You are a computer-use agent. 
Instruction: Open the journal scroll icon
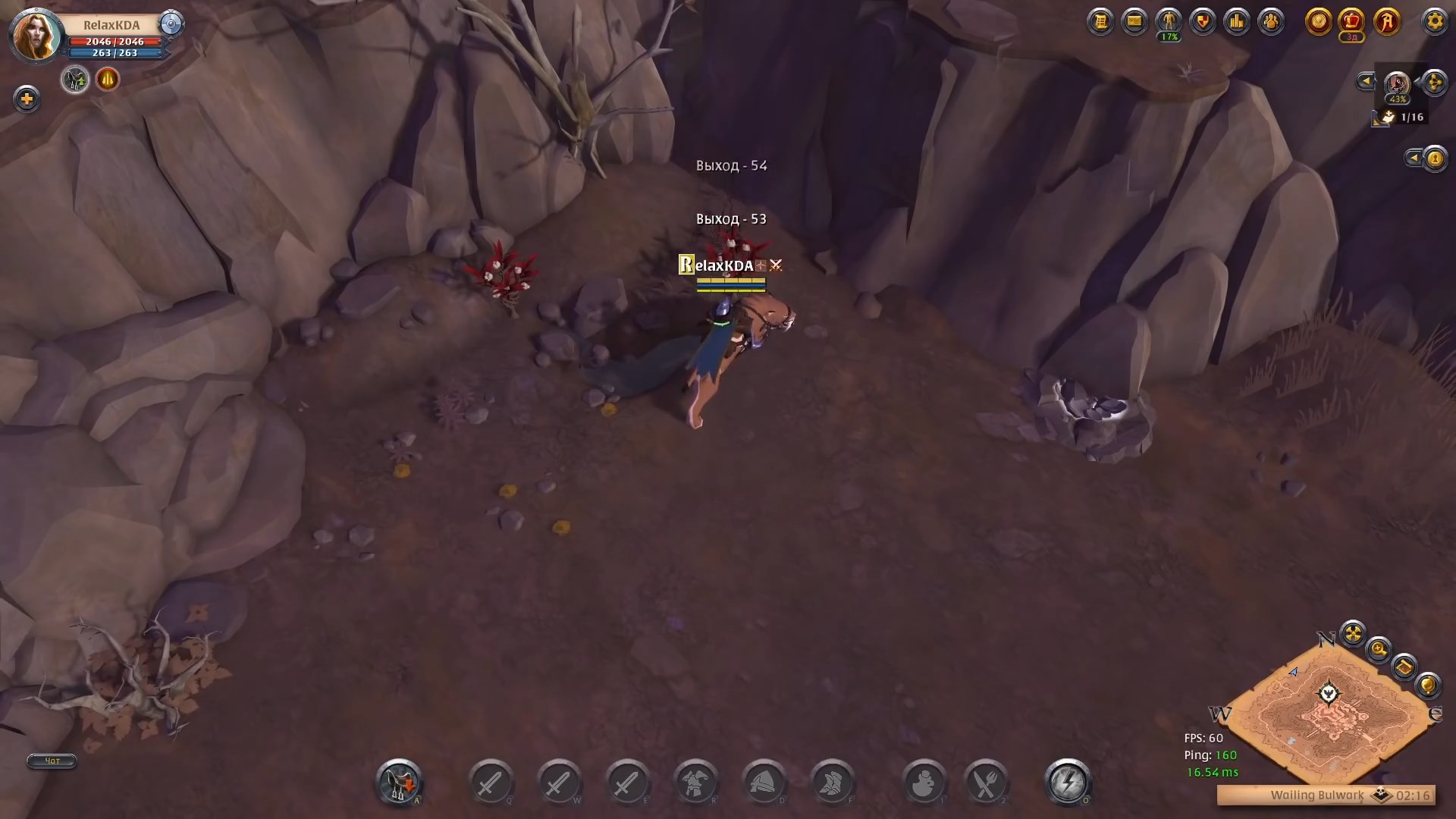pos(1101,22)
